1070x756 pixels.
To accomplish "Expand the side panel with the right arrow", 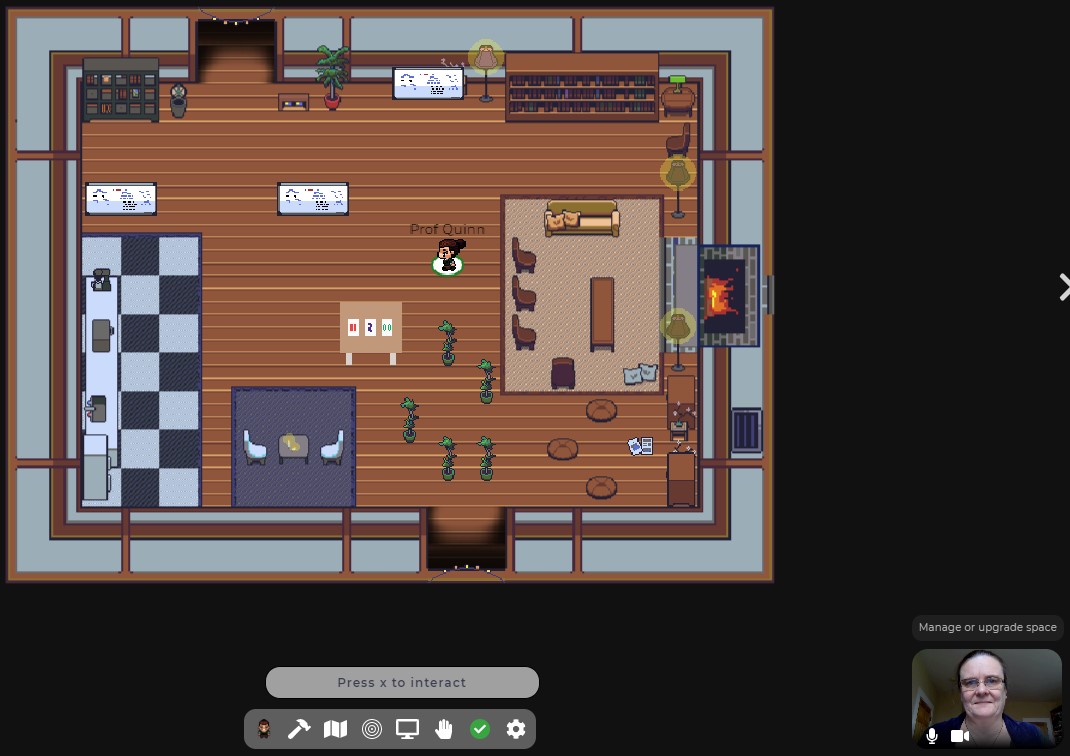I will coord(1064,287).
